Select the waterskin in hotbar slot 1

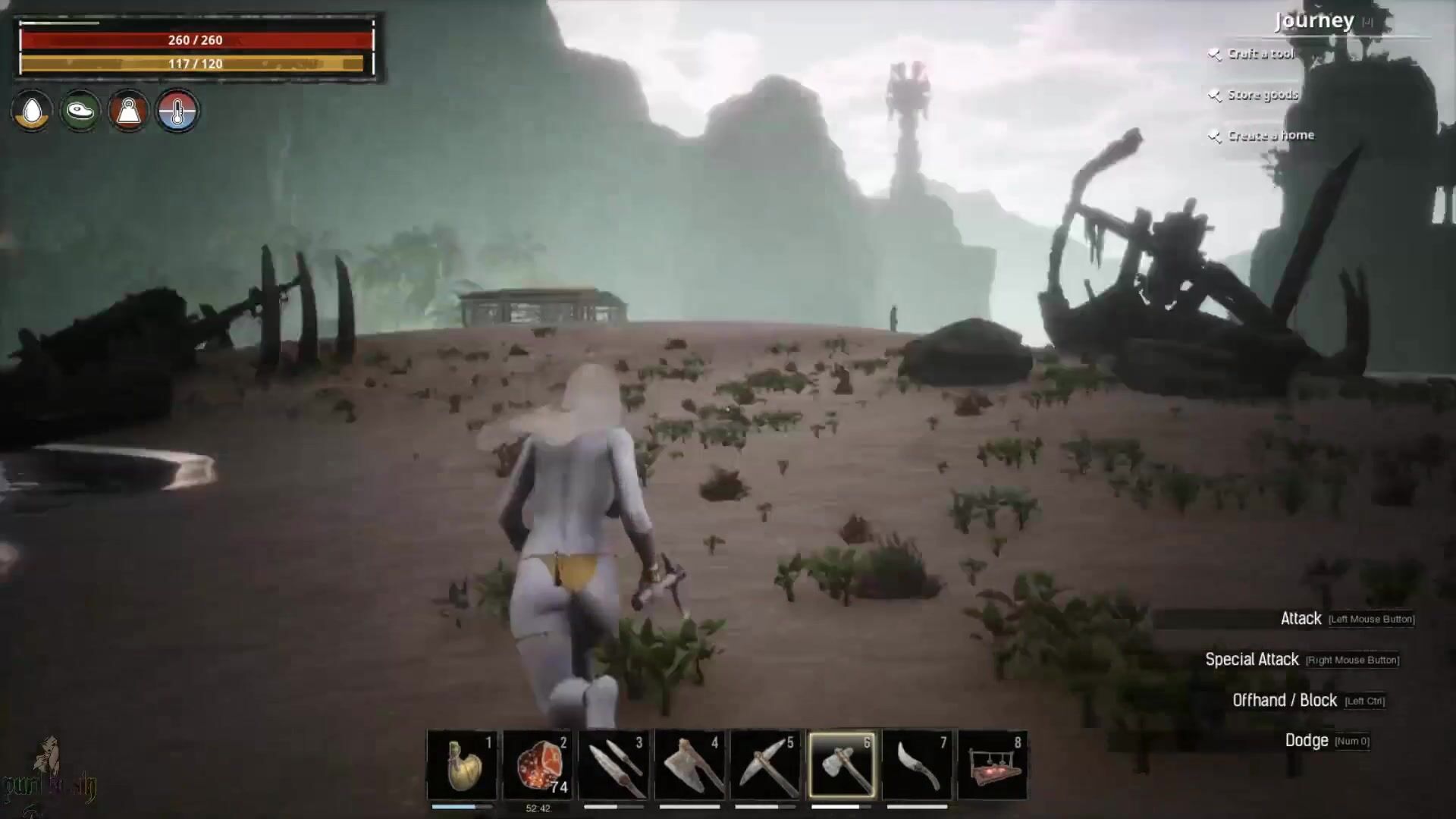462,764
